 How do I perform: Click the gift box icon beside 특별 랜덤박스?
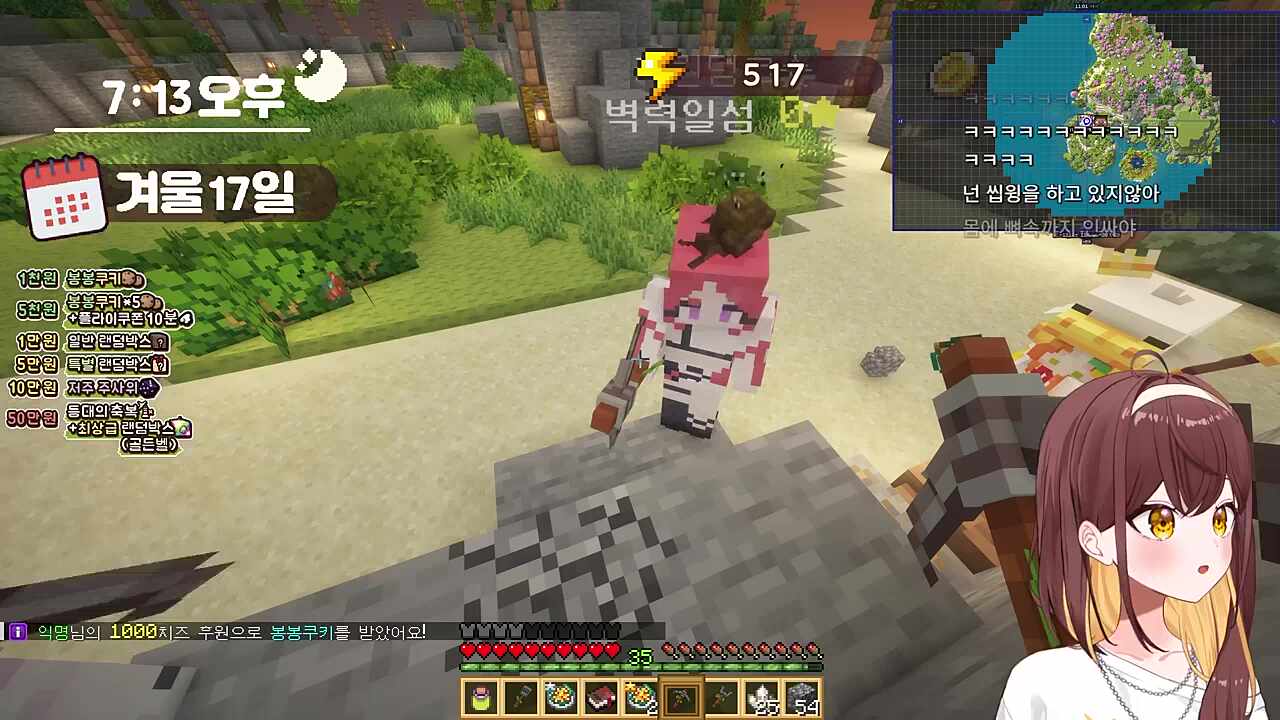(x=159, y=364)
